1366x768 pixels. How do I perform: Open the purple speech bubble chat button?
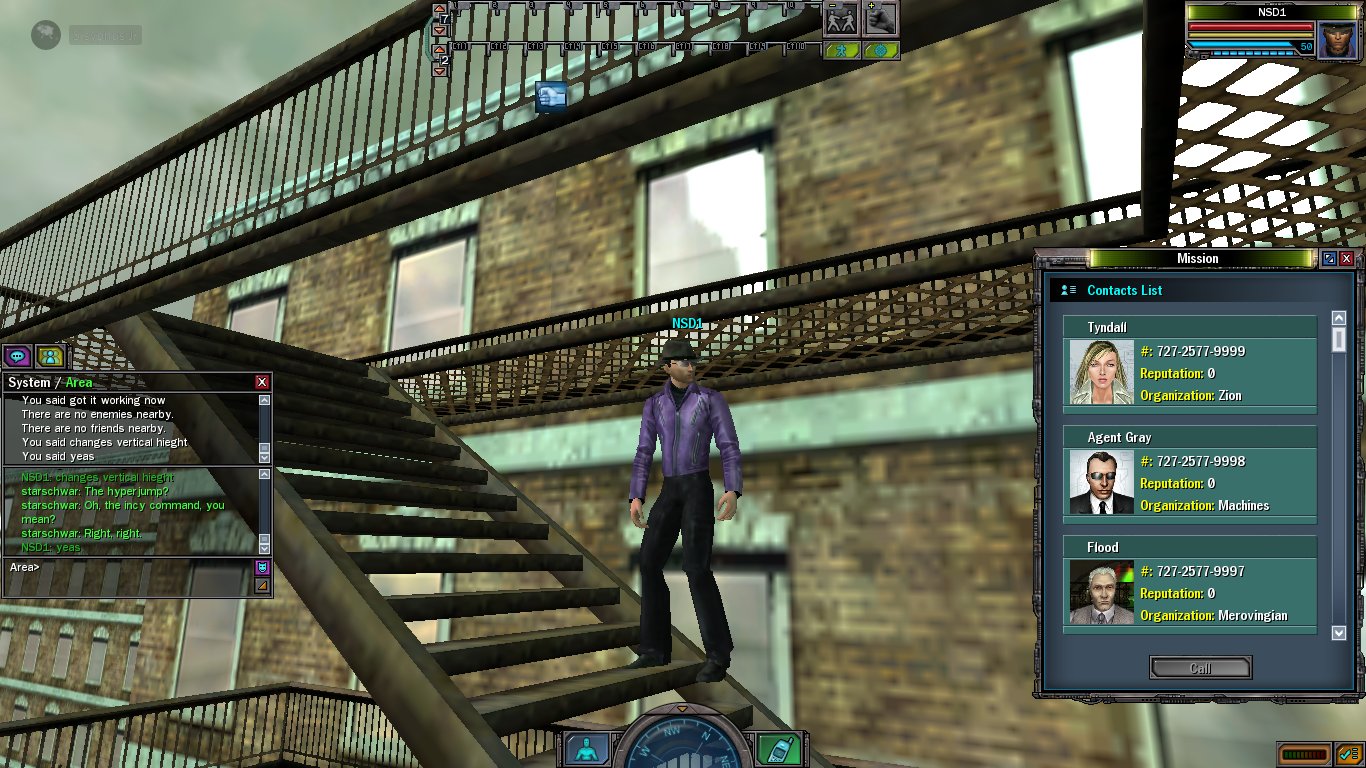click(17, 356)
